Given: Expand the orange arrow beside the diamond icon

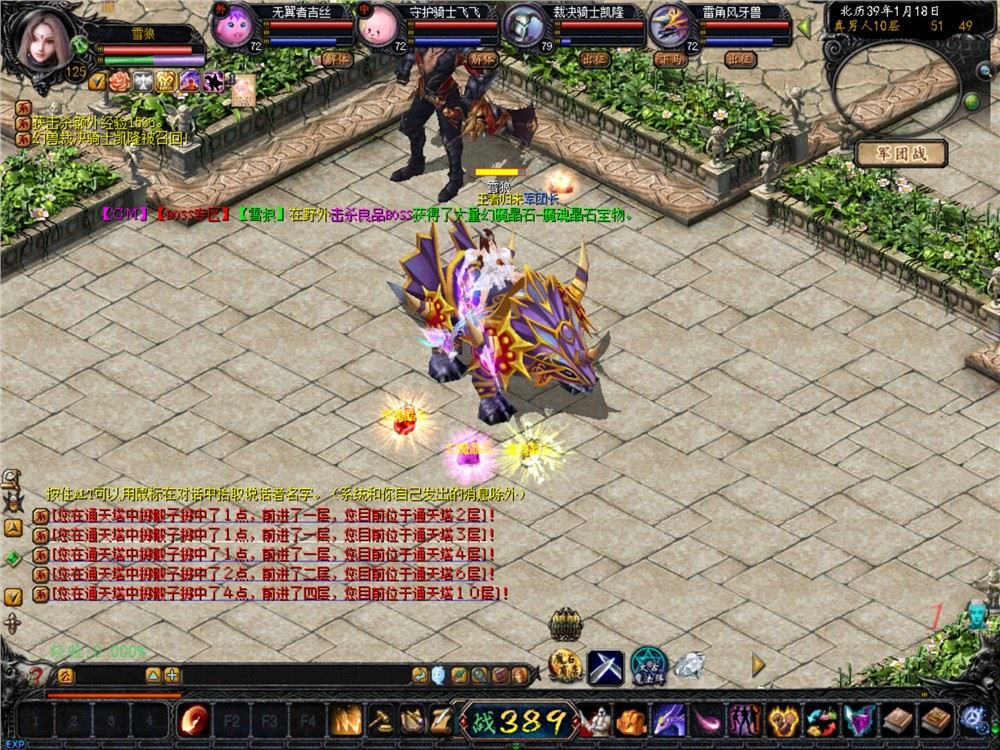Looking at the screenshot, I should 758,663.
